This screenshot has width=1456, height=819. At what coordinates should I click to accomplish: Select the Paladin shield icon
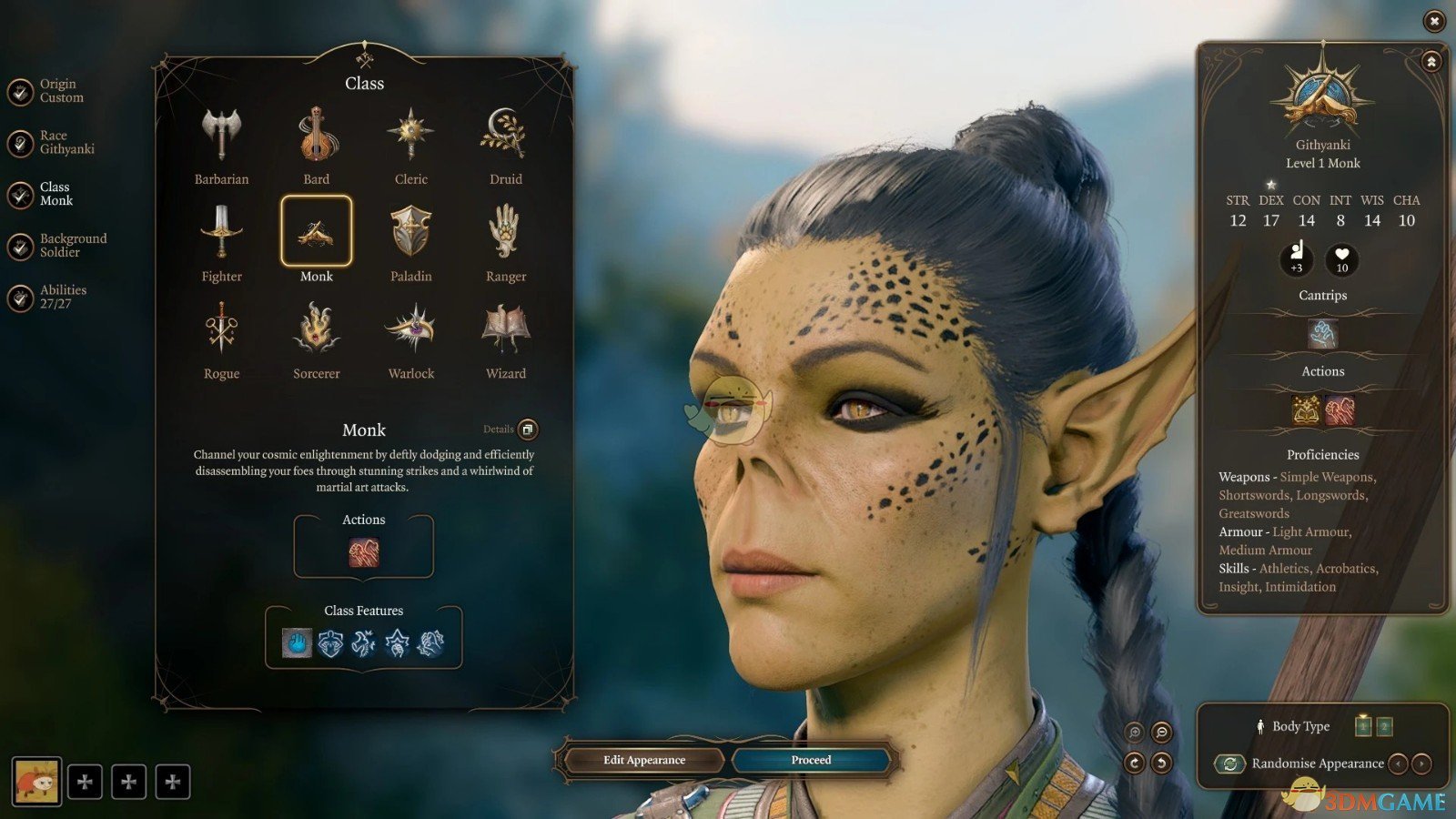(x=410, y=233)
